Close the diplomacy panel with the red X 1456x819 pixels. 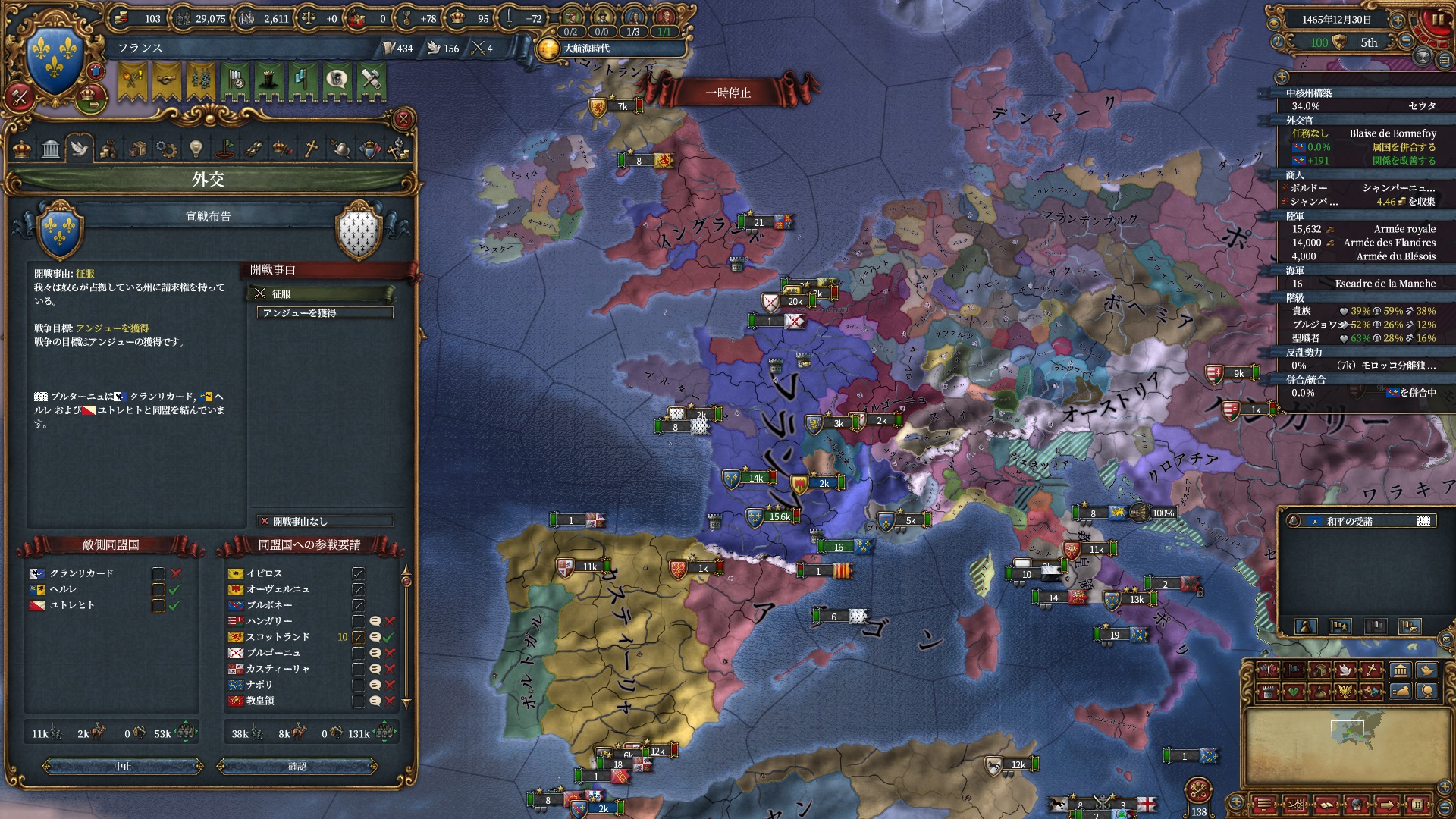403,119
